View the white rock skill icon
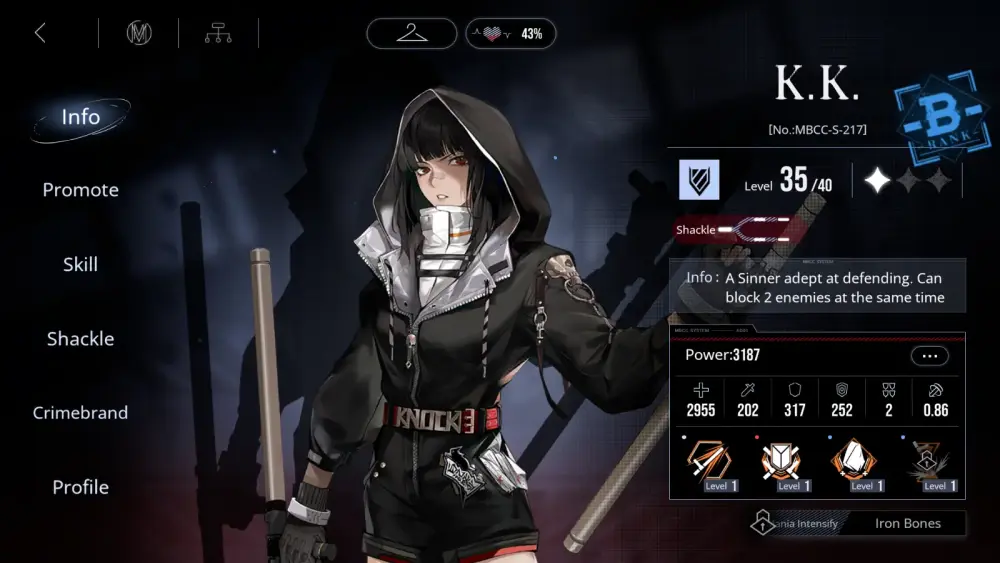The height and width of the screenshot is (563, 1000). click(x=854, y=462)
